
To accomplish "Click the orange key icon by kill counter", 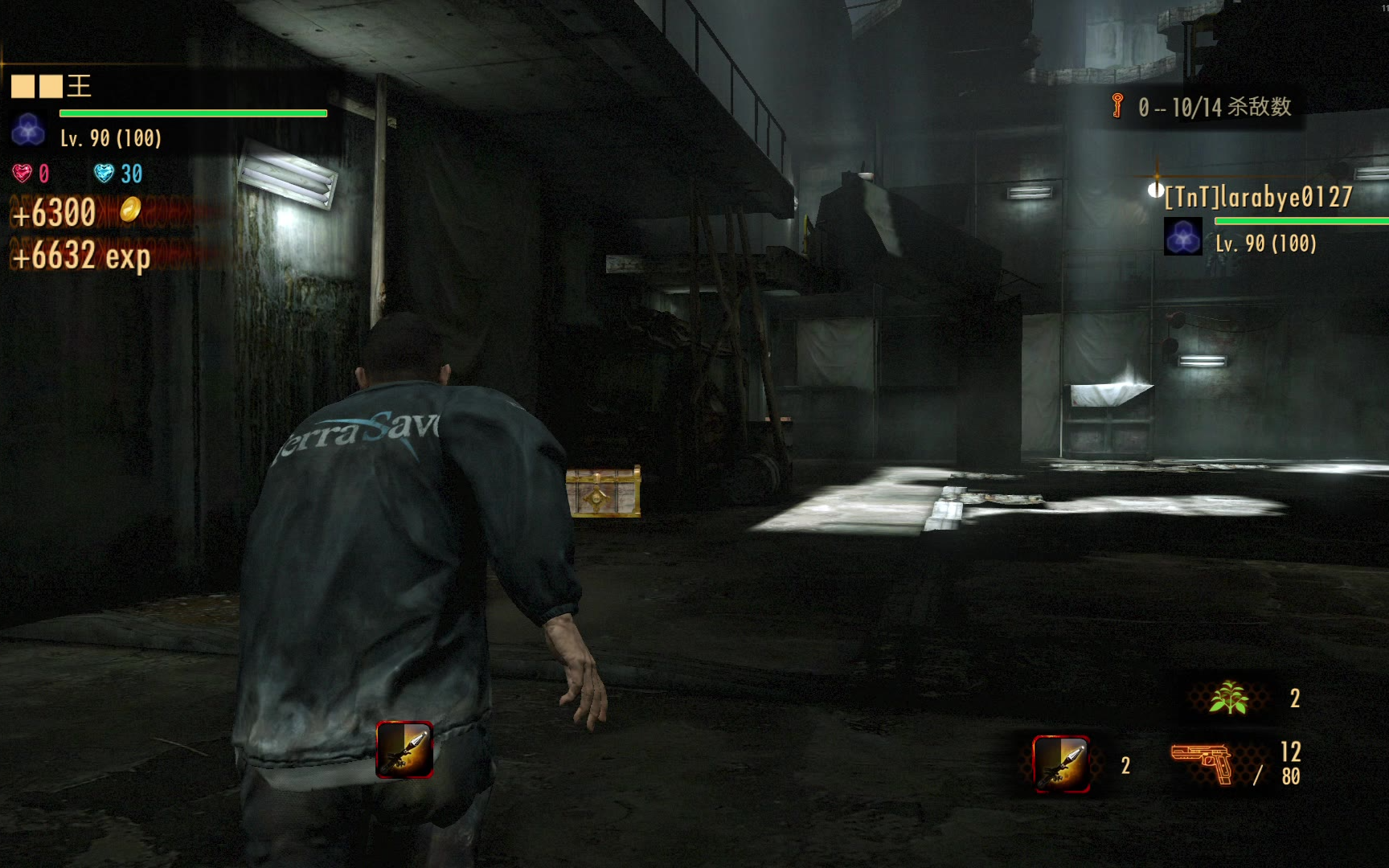I will 1117,105.
